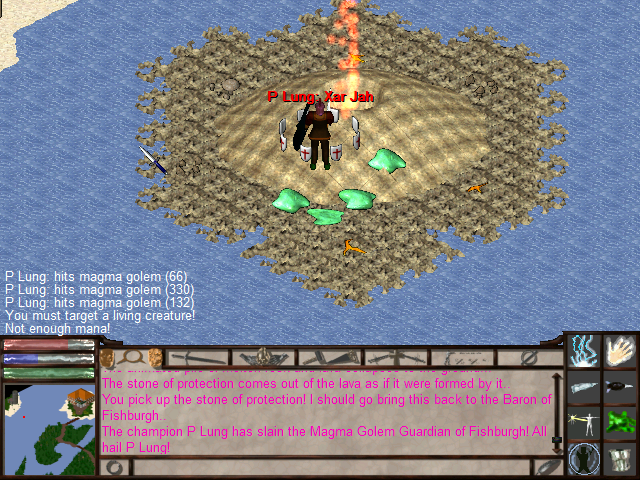Screen dimensions: 640x480
Task: Activate the lightning bolt spell icon
Action: point(584,351)
